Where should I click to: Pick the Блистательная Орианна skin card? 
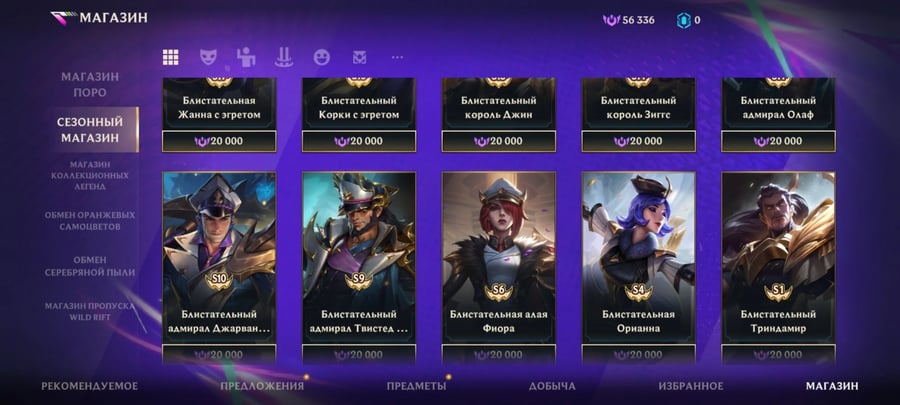(639, 258)
